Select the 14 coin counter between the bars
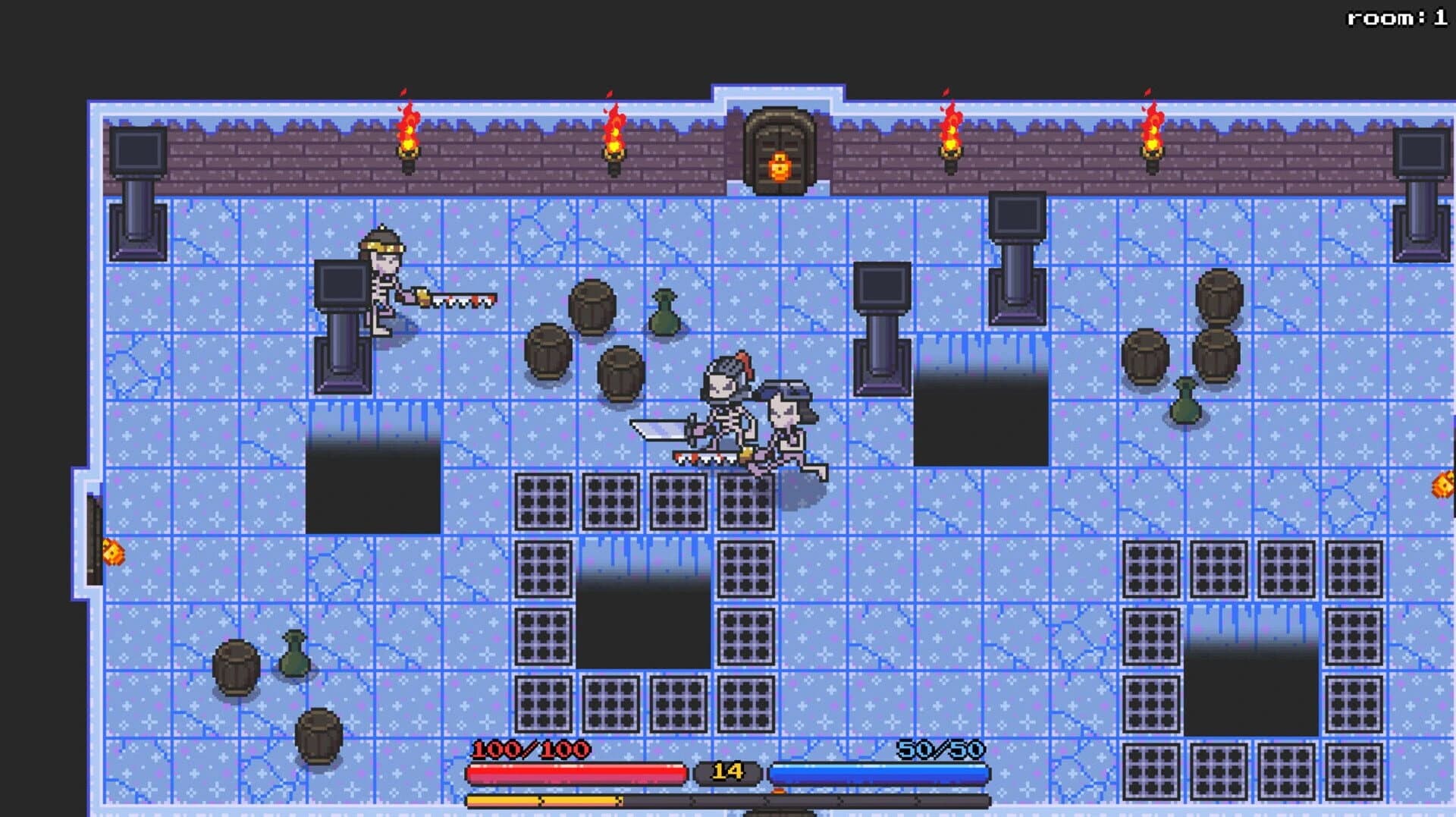The image size is (1456, 817). coord(728,774)
